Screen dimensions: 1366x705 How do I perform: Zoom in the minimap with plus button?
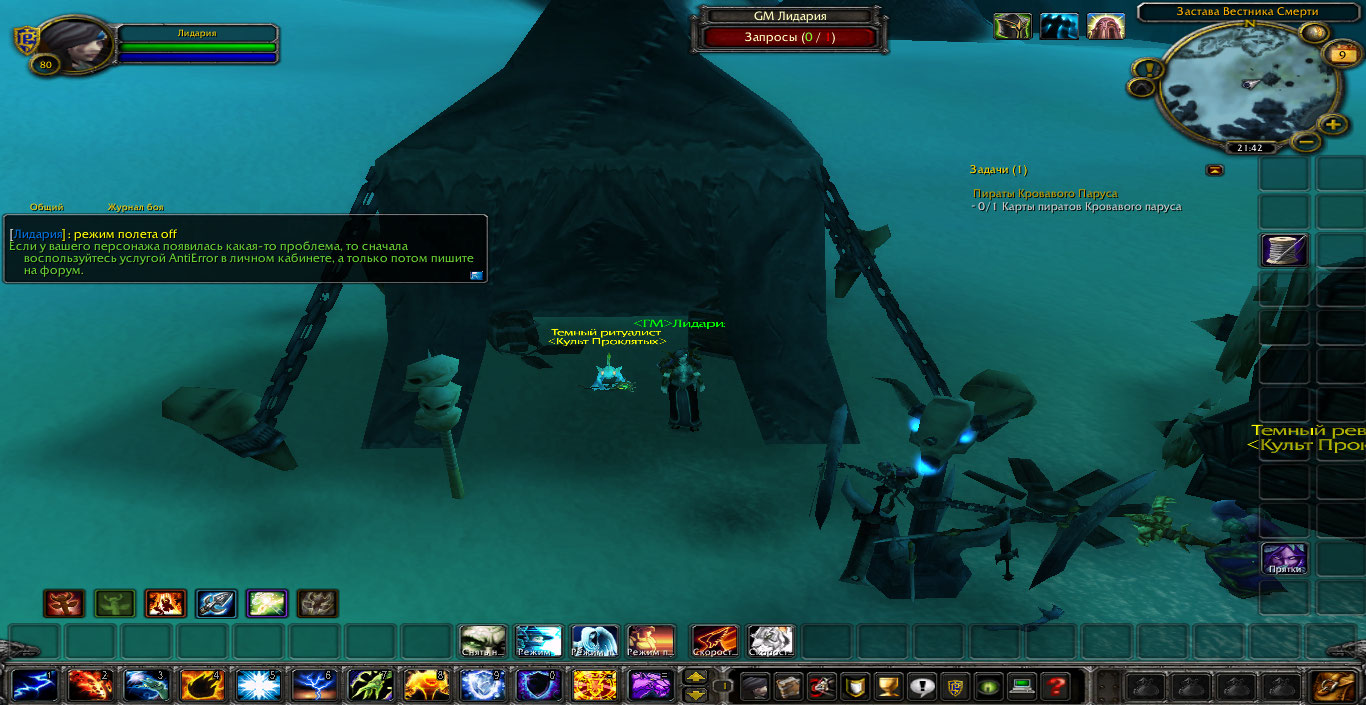coord(1332,124)
